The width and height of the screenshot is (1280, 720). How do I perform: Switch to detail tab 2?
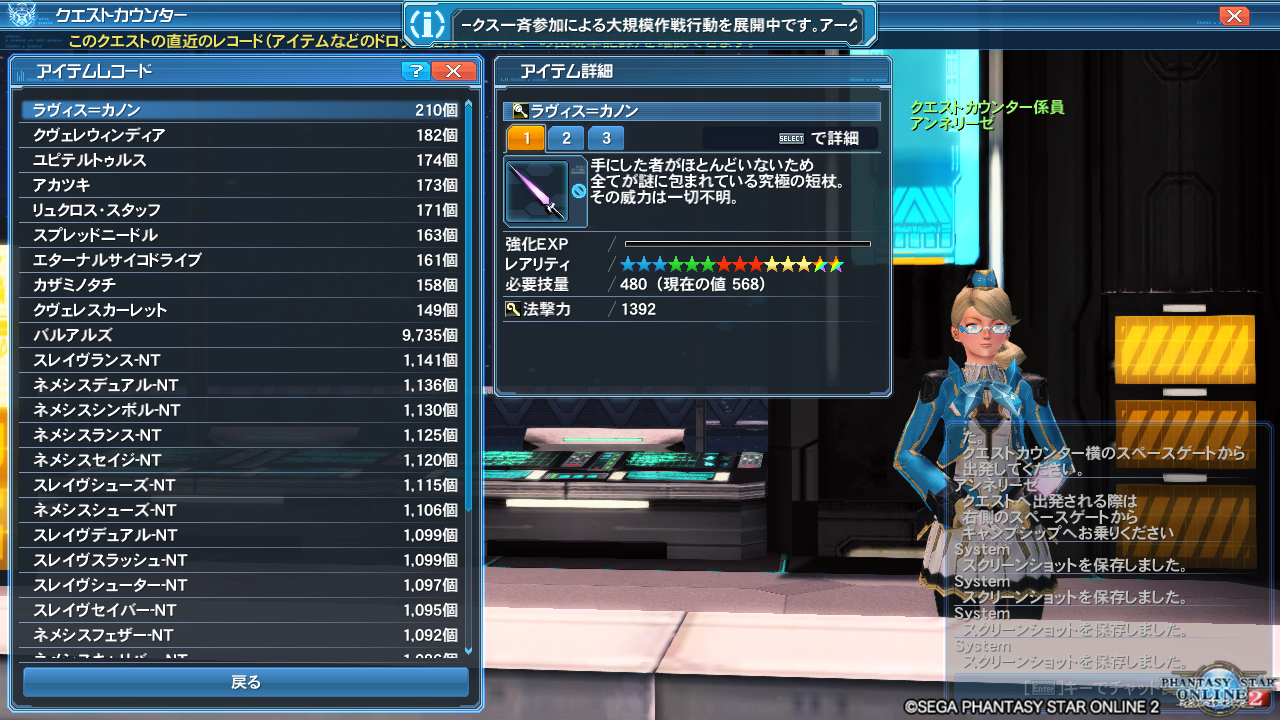(x=566, y=138)
